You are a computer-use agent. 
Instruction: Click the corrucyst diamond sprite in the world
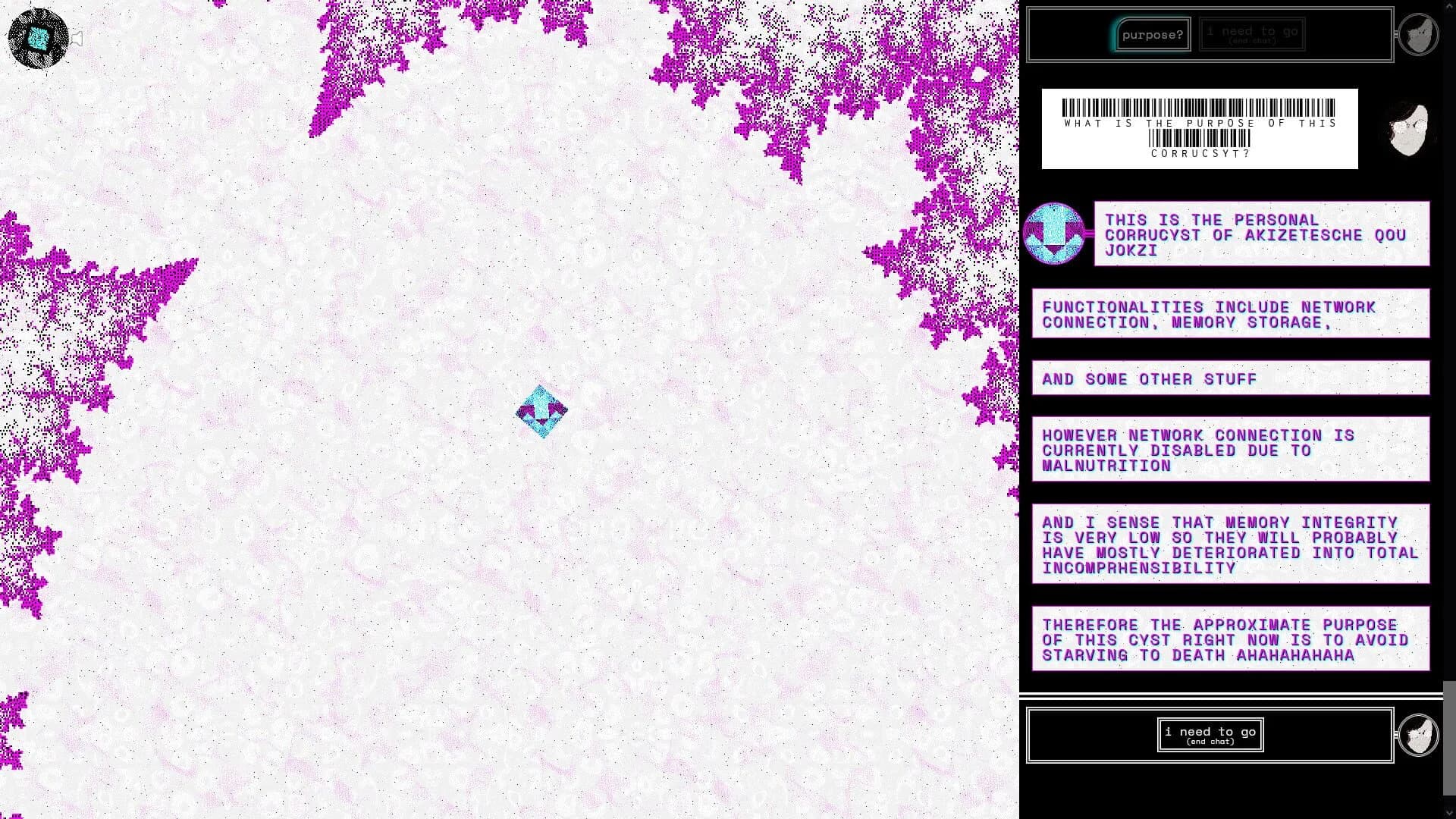tap(541, 411)
